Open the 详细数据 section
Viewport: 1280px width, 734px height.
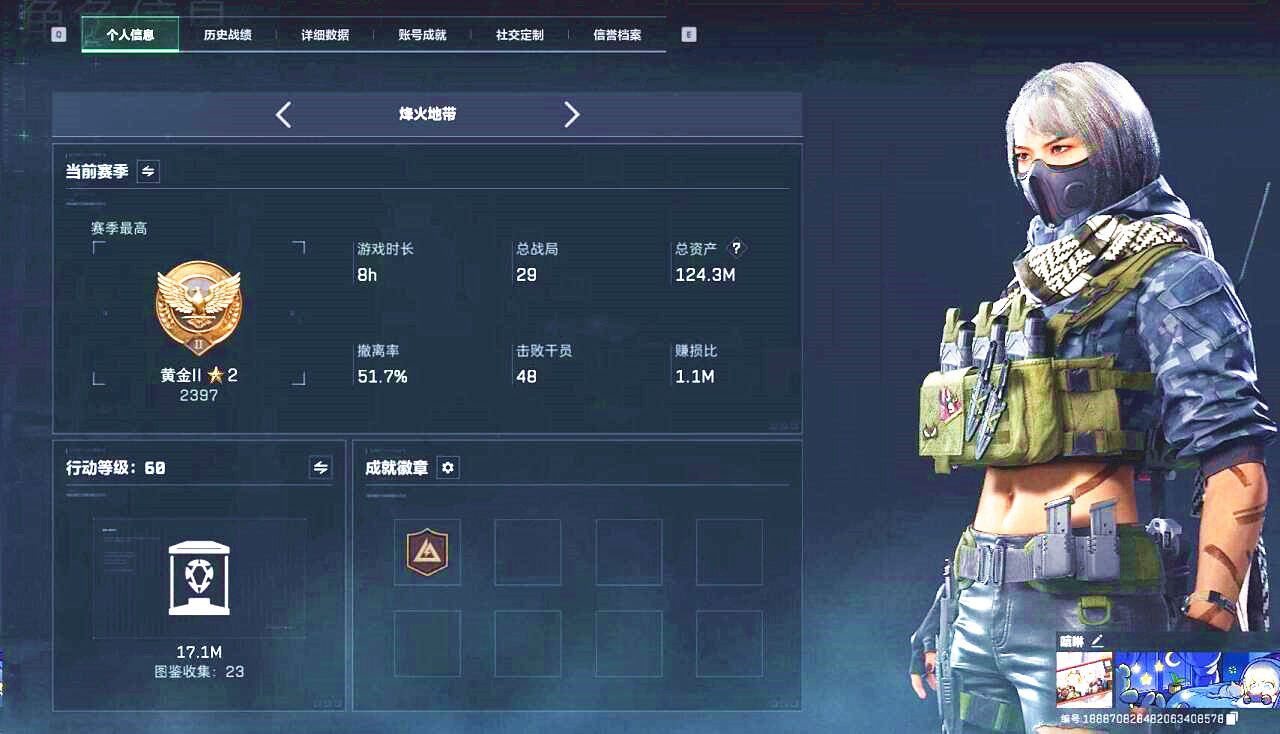[x=325, y=34]
